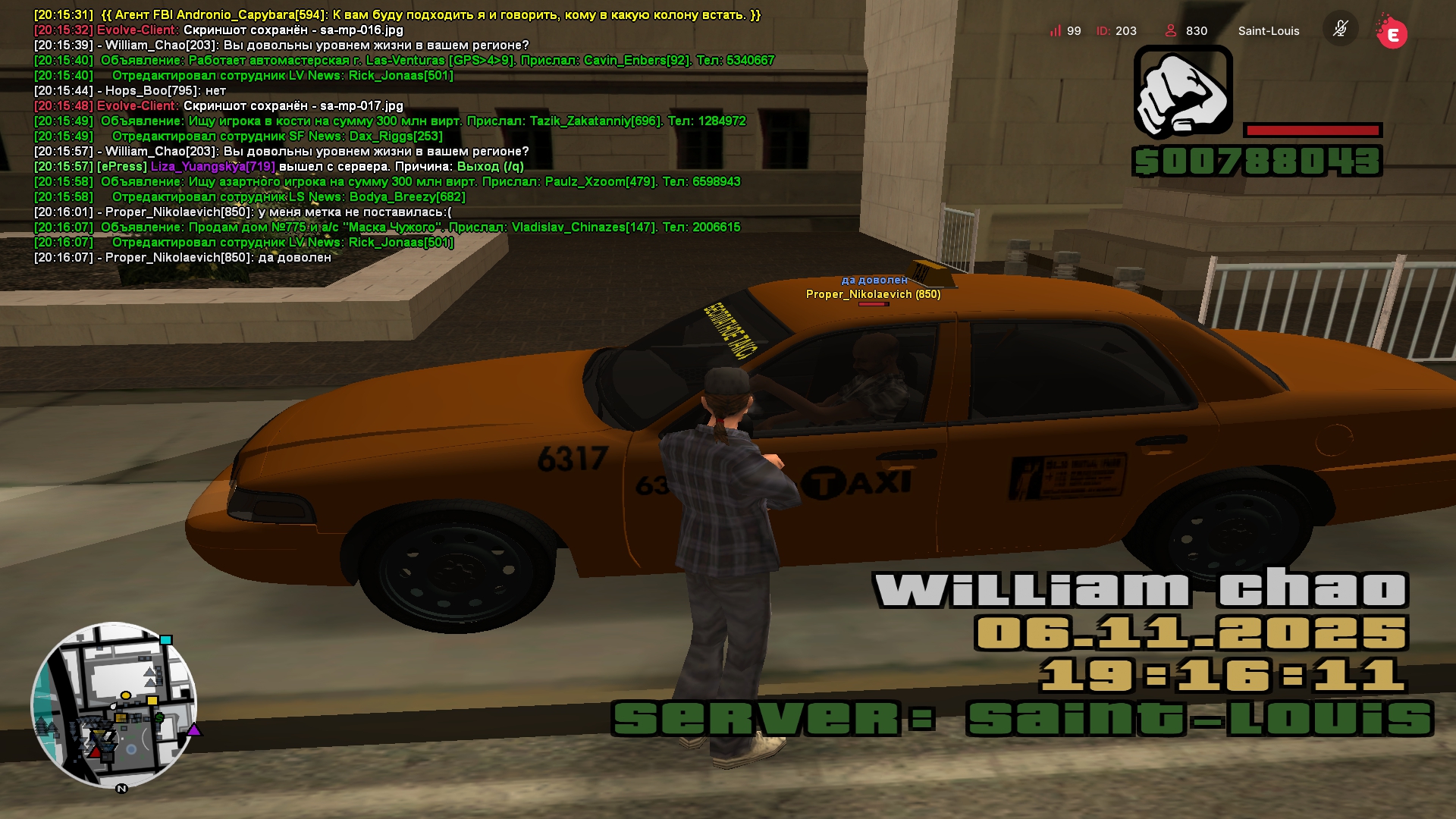Screen dimensions: 1456x819
Task: Click the Saint-Louis server name label
Action: point(1269,31)
